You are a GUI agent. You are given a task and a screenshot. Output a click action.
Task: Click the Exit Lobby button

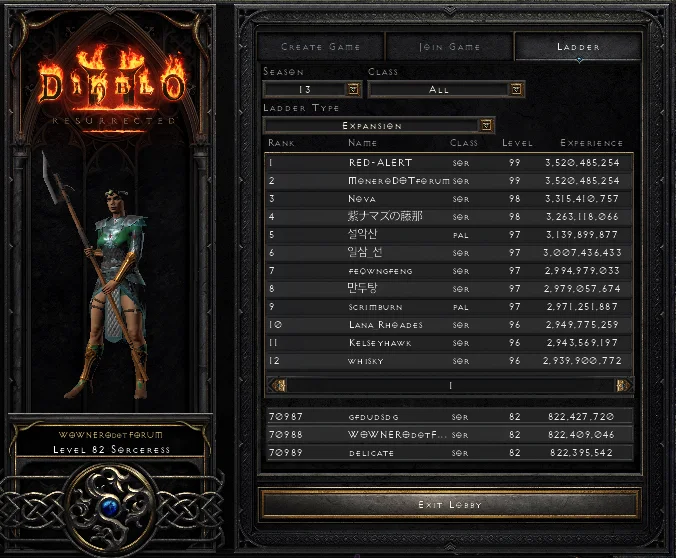tap(449, 504)
